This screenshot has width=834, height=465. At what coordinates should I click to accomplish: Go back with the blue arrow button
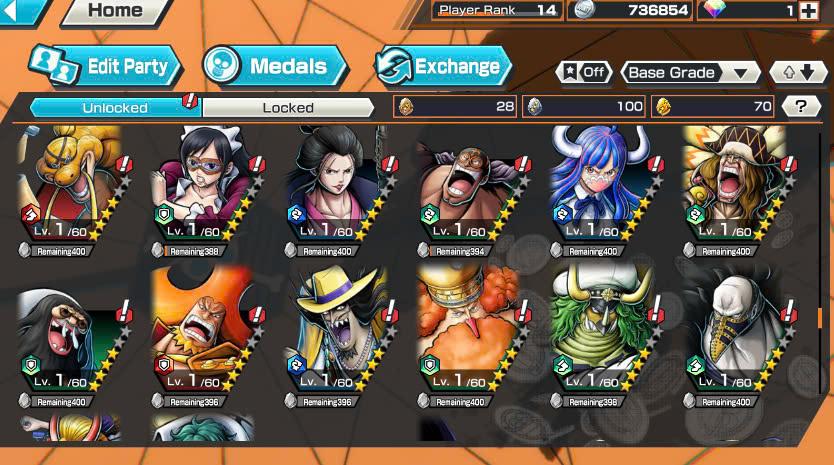pyautogui.click(x=22, y=11)
